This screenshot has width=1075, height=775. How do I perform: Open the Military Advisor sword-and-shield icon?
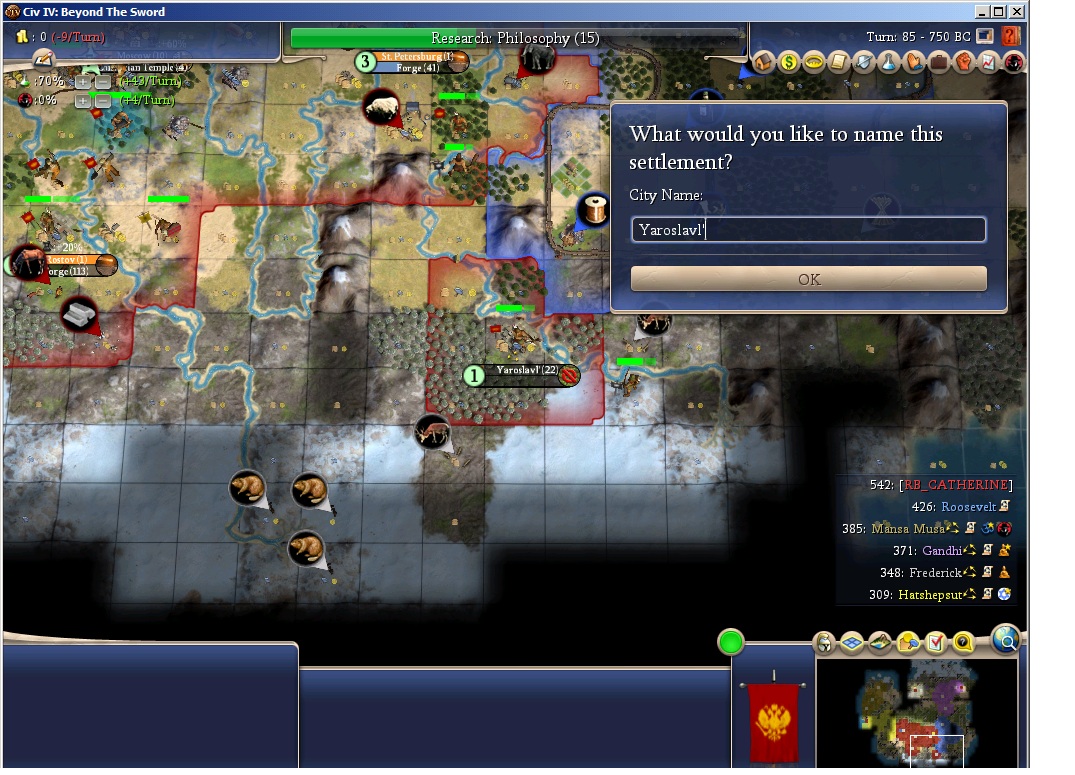[x=864, y=63]
